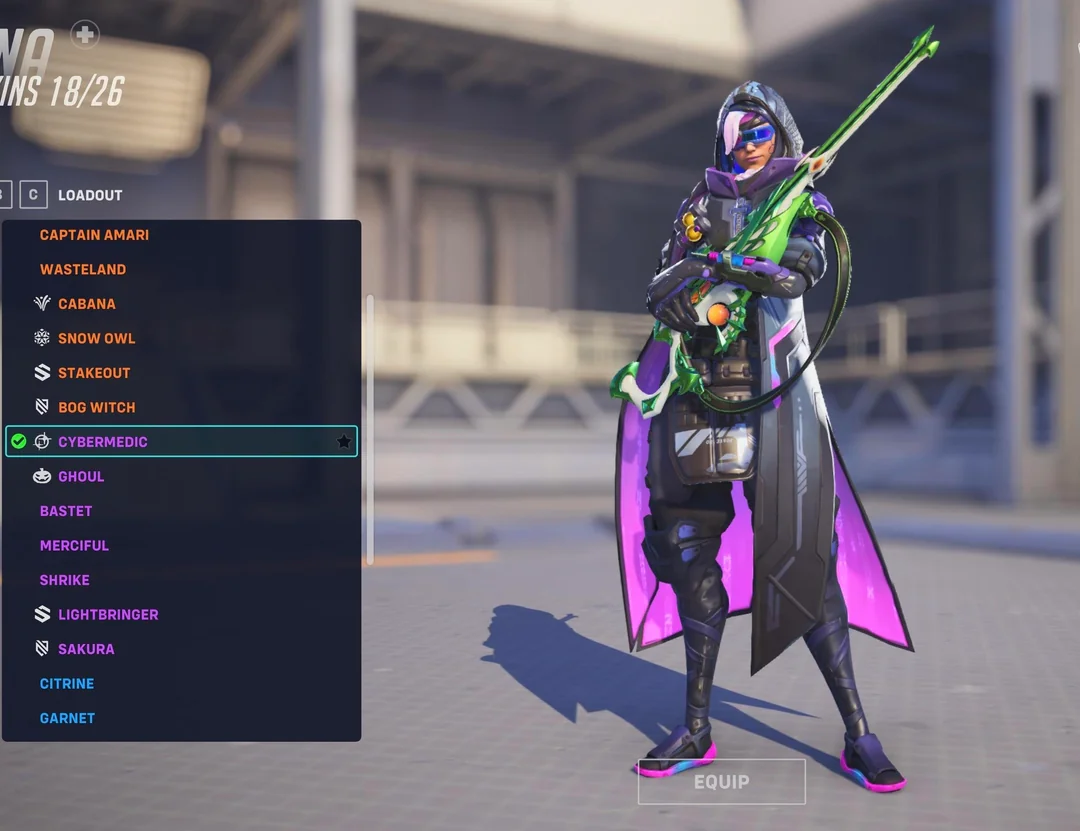Click the skin list scrollbar
The image size is (1080, 831).
(x=370, y=430)
